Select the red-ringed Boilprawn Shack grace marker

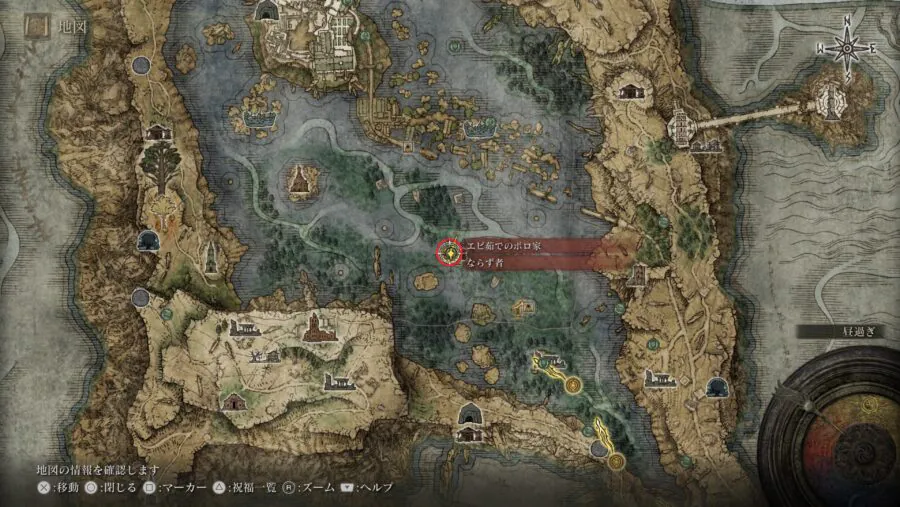pyautogui.click(x=452, y=254)
